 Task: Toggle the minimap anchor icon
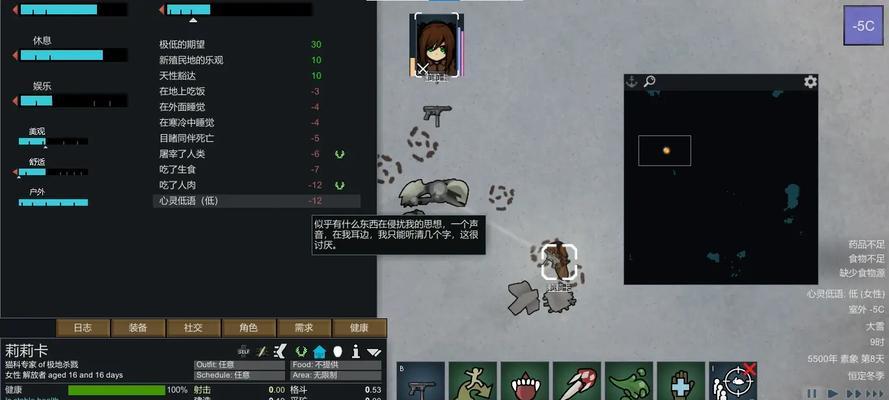(x=631, y=82)
